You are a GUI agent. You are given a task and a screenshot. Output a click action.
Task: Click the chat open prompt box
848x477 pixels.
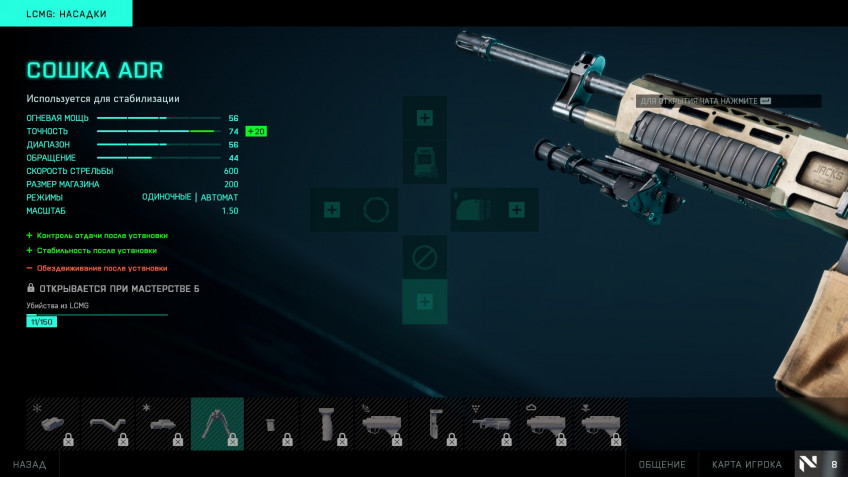(x=728, y=101)
